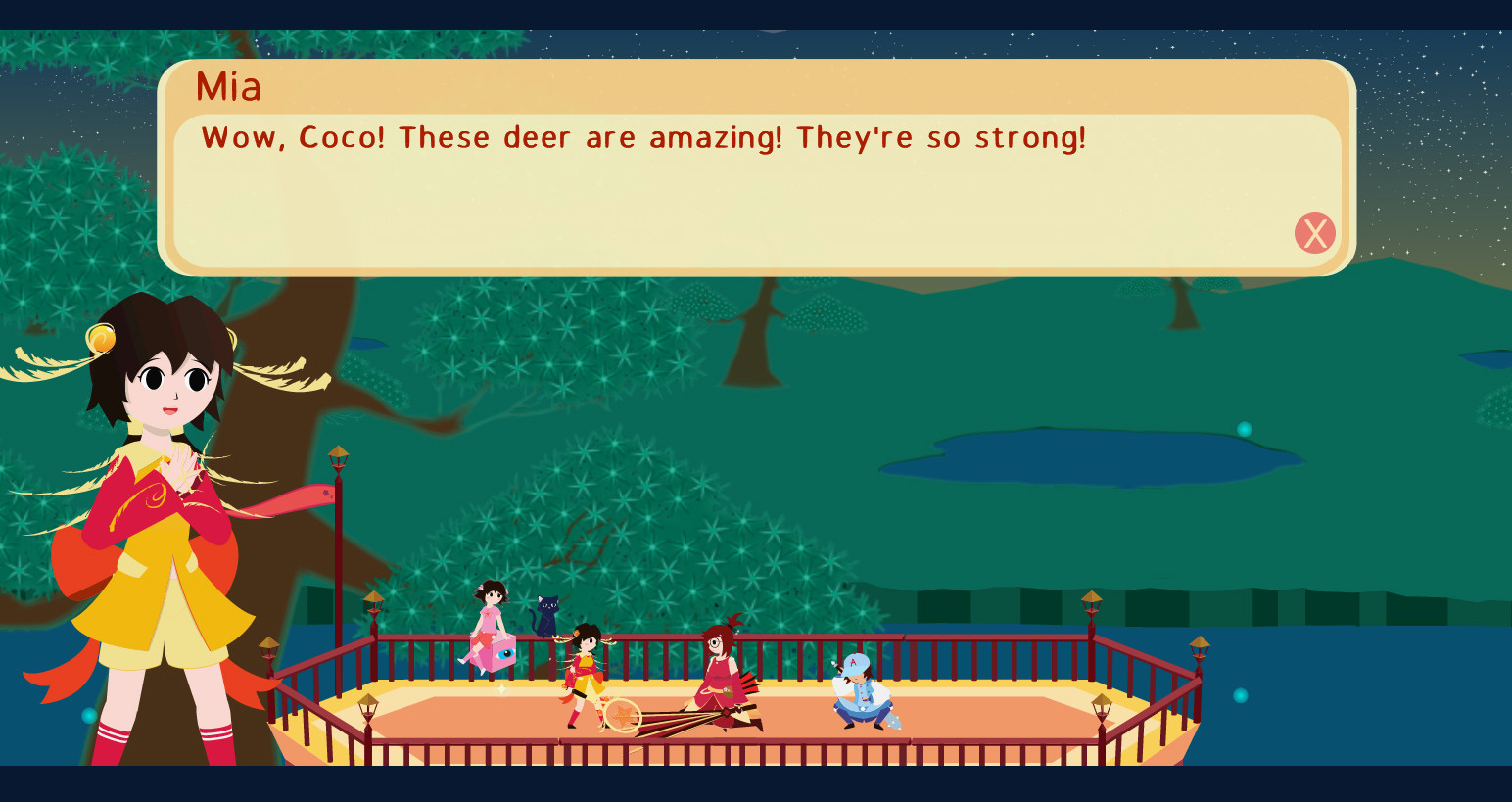Dismiss the dialogue with the X button

1315,233
